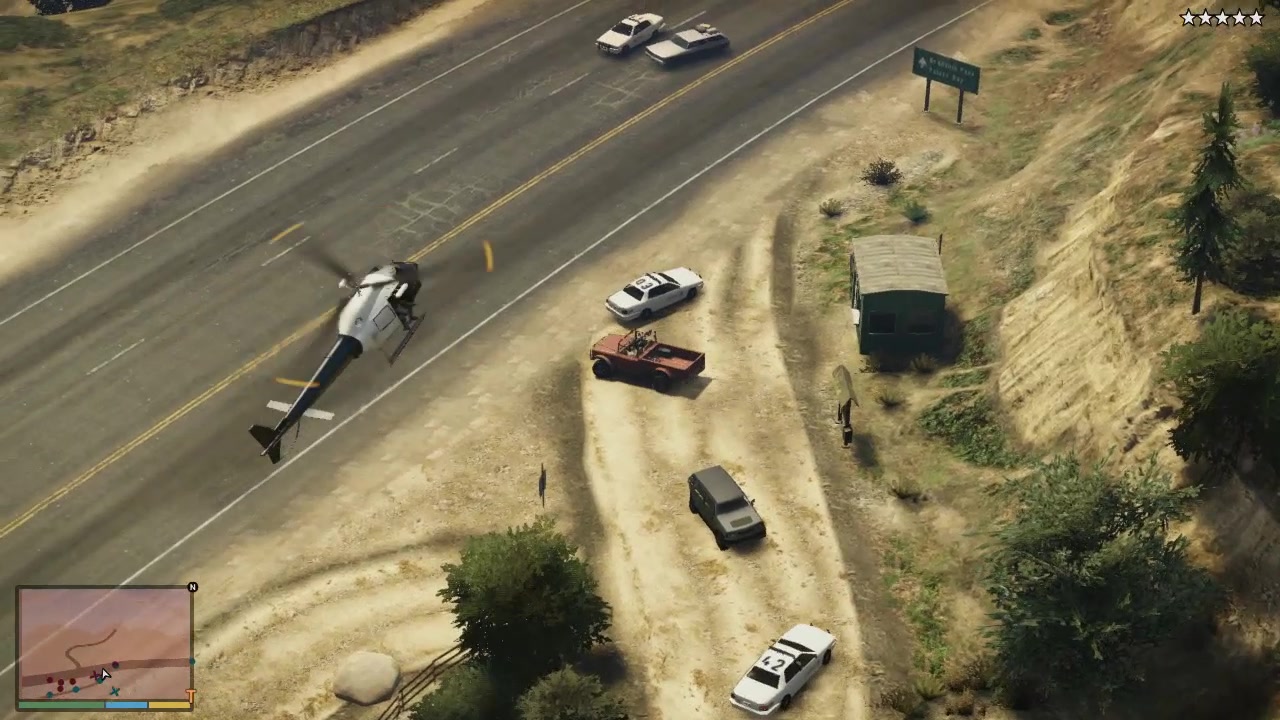This screenshot has width=1280, height=720.
Task: Click the white player arrow on minimap
Action: [x=103, y=675]
